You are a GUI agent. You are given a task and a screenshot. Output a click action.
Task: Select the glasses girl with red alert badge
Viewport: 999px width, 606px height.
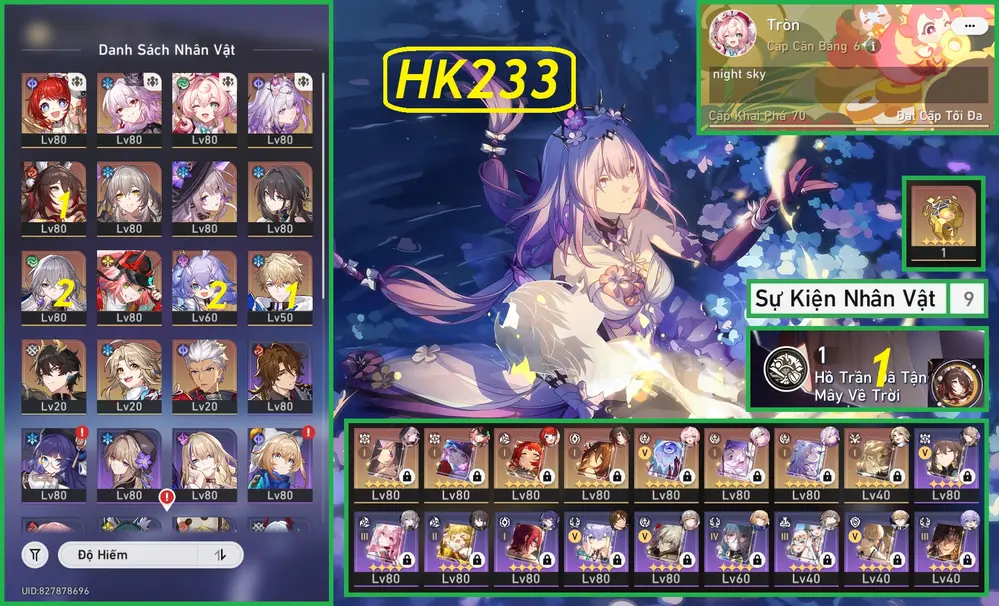[x=54, y=462]
